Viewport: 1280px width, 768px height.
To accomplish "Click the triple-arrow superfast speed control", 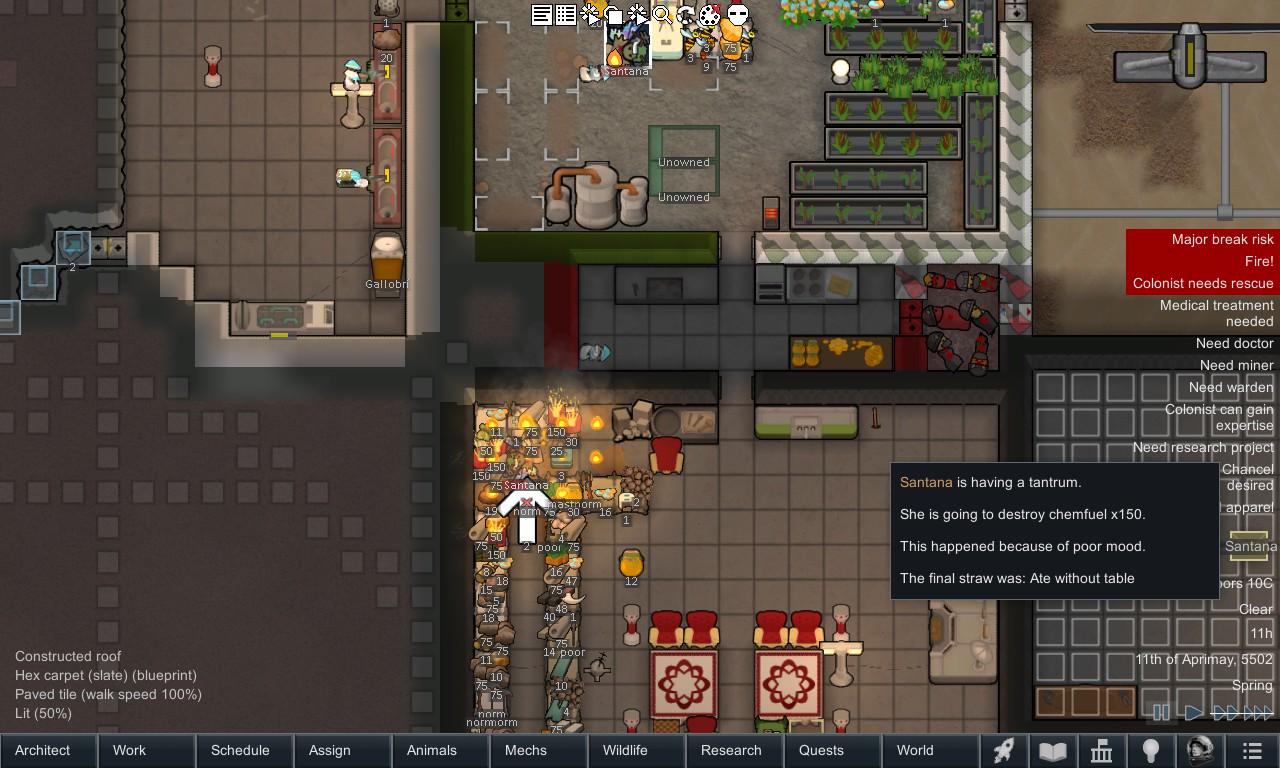I will [x=1257, y=713].
